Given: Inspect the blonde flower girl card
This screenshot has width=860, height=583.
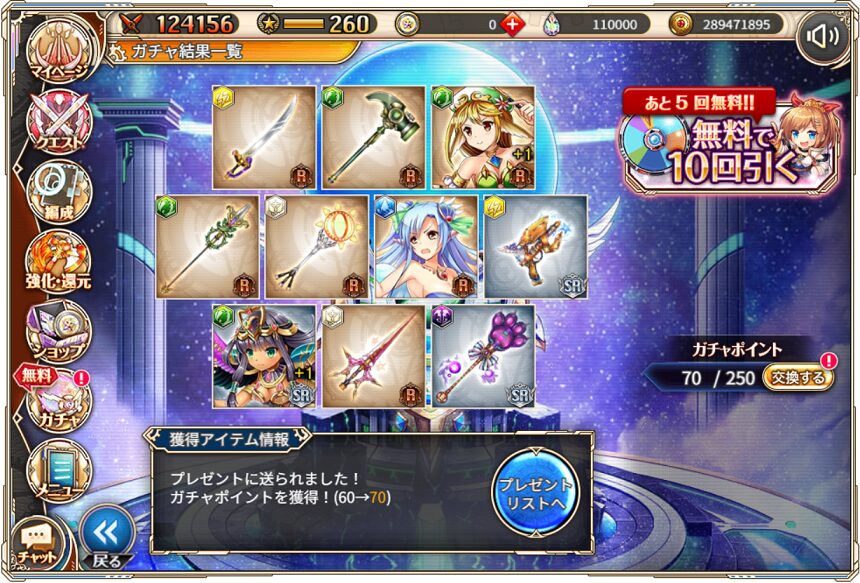Looking at the screenshot, I should pyautogui.click(x=483, y=137).
